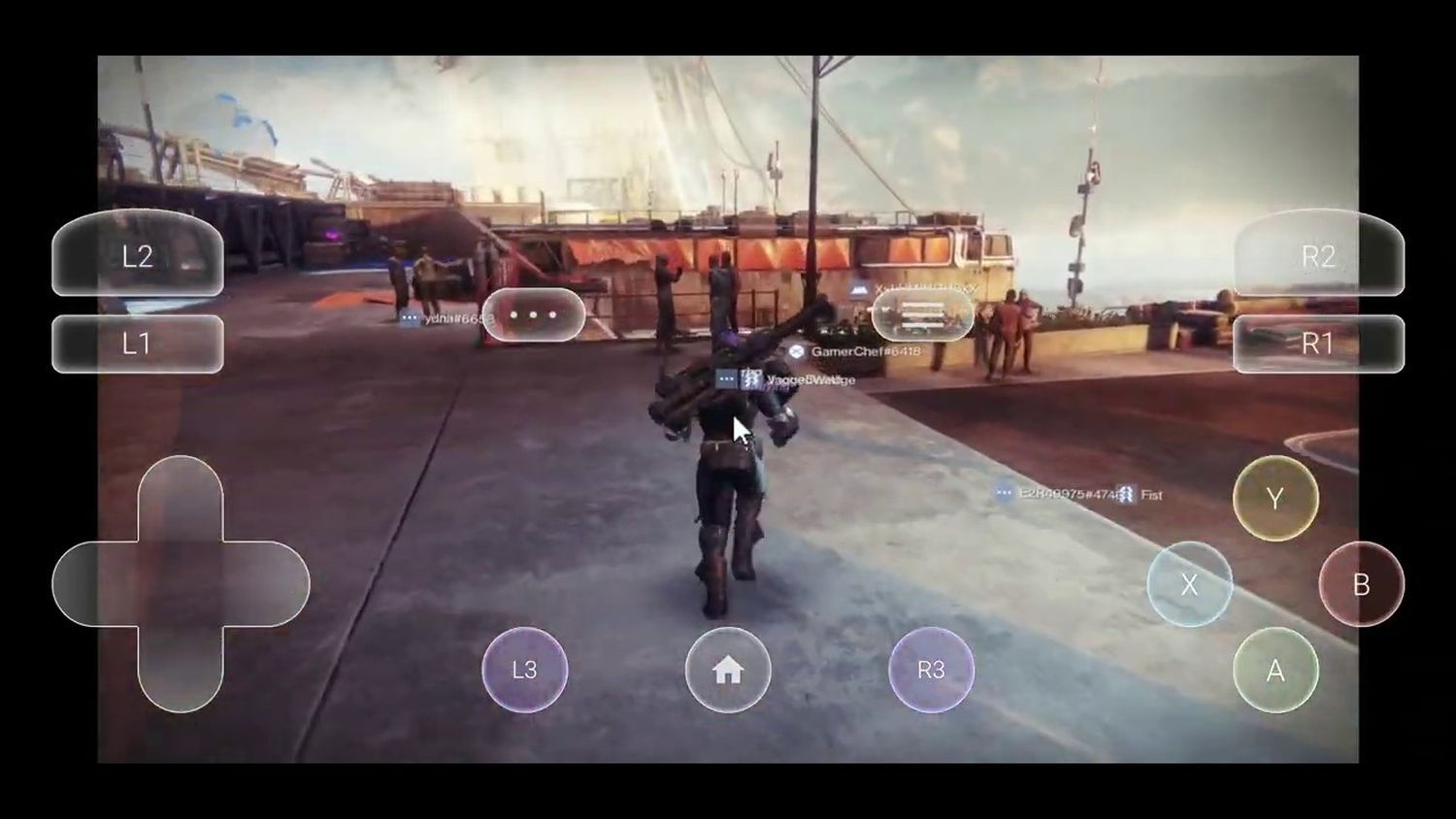Image resolution: width=1456 pixels, height=819 pixels.
Task: Click the yellow Y button
Action: click(1275, 499)
